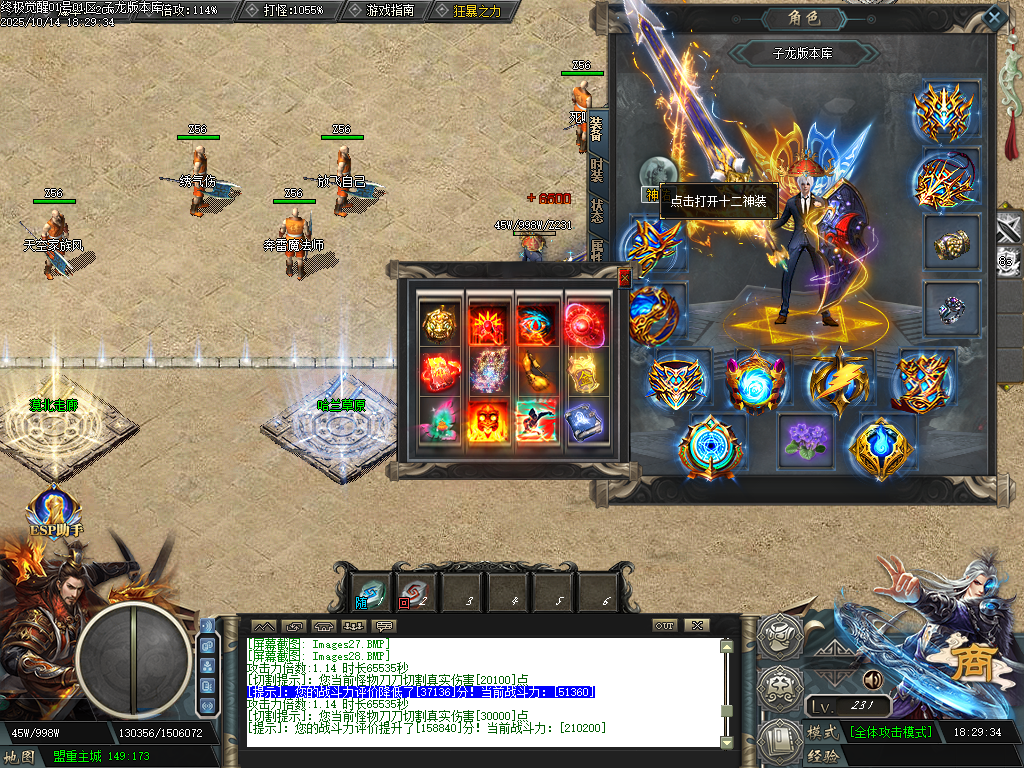Viewport: 1024px width, 768px height.
Task: Activate the skill in hotbar slot 1
Action: 372,592
